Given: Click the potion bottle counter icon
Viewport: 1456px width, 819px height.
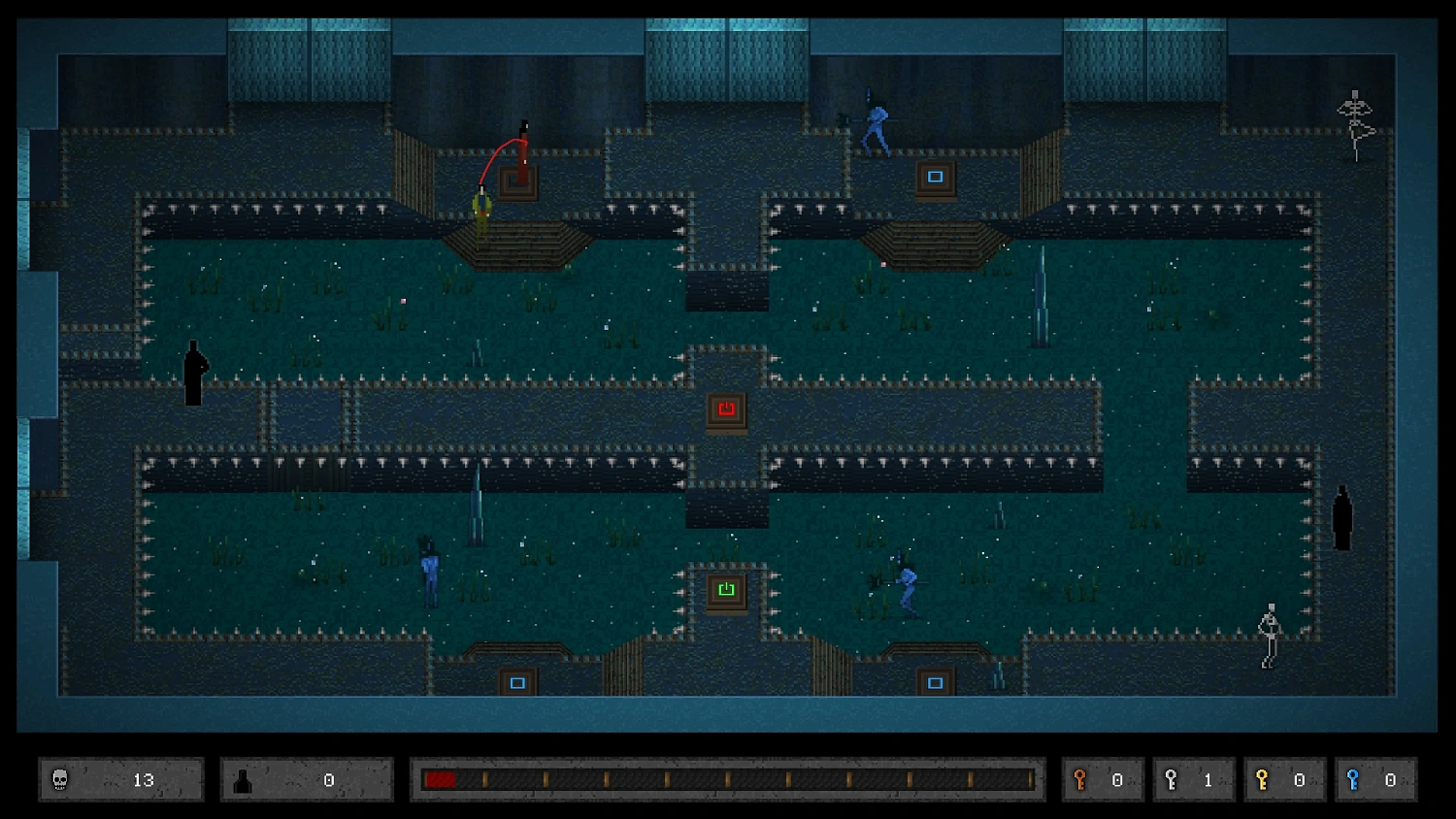Looking at the screenshot, I should 245,779.
